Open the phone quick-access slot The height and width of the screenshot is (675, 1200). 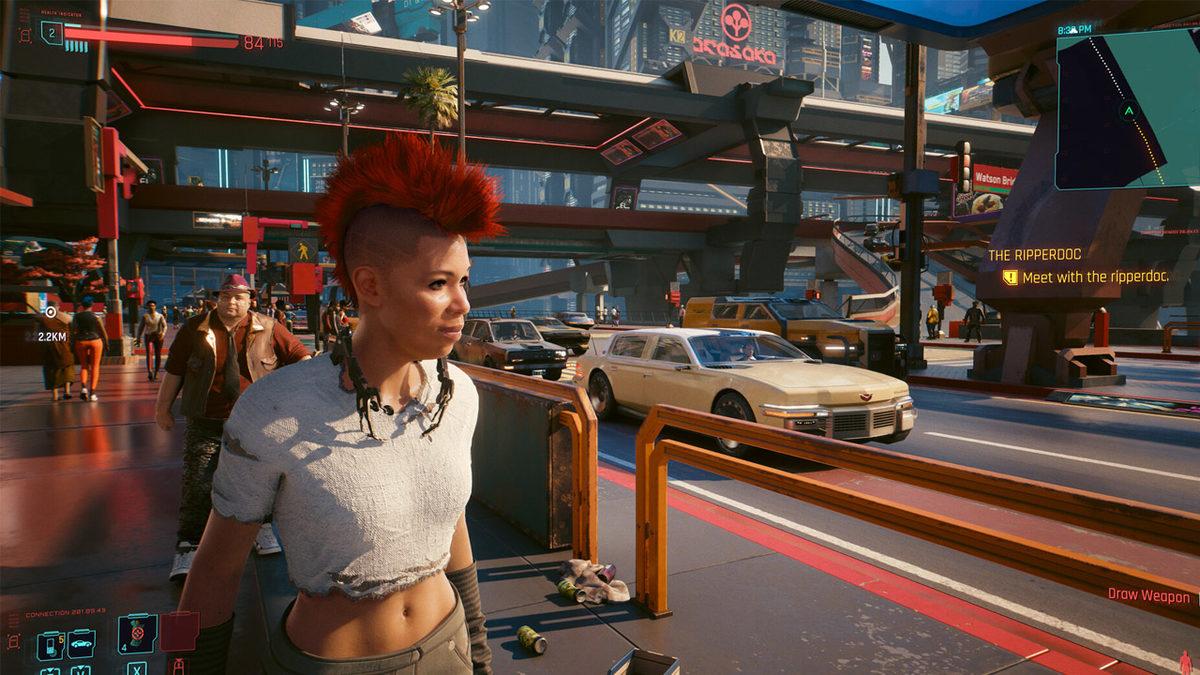pyautogui.click(x=50, y=644)
